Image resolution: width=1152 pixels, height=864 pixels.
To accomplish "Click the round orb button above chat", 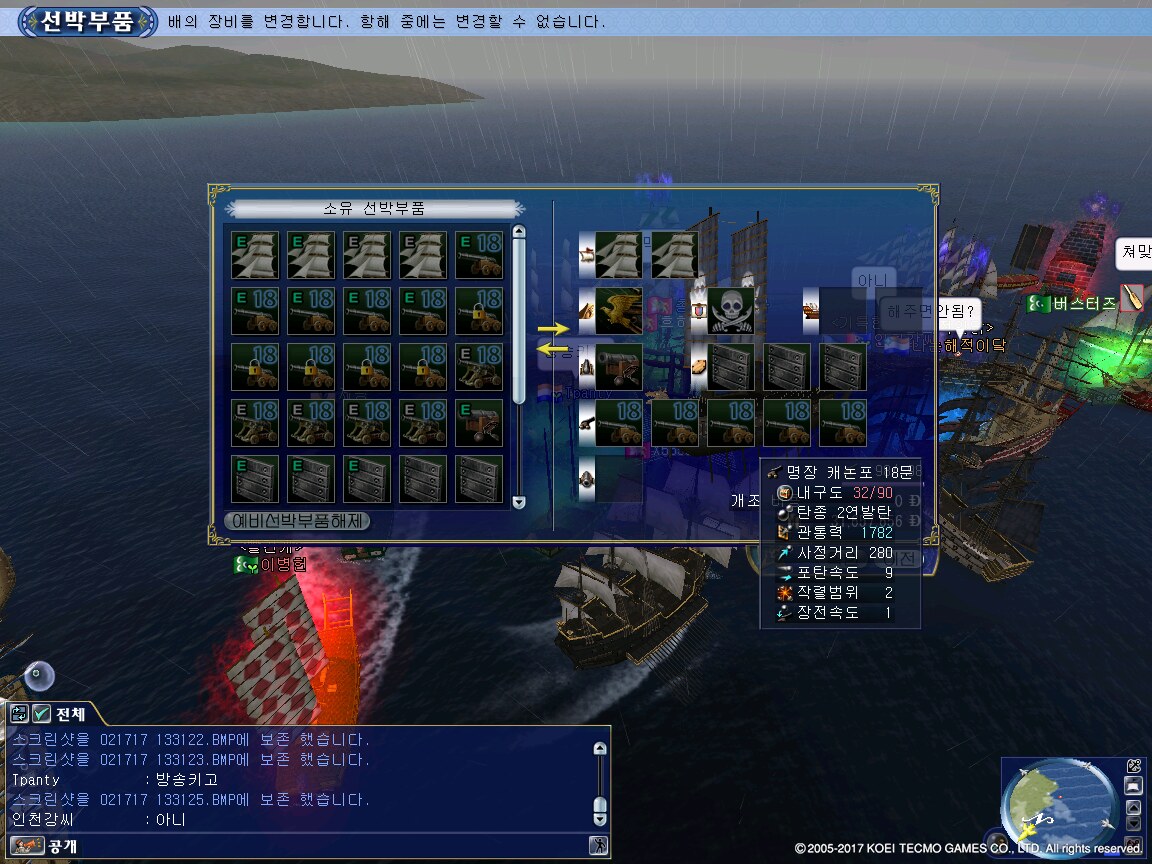I will pyautogui.click(x=40, y=676).
